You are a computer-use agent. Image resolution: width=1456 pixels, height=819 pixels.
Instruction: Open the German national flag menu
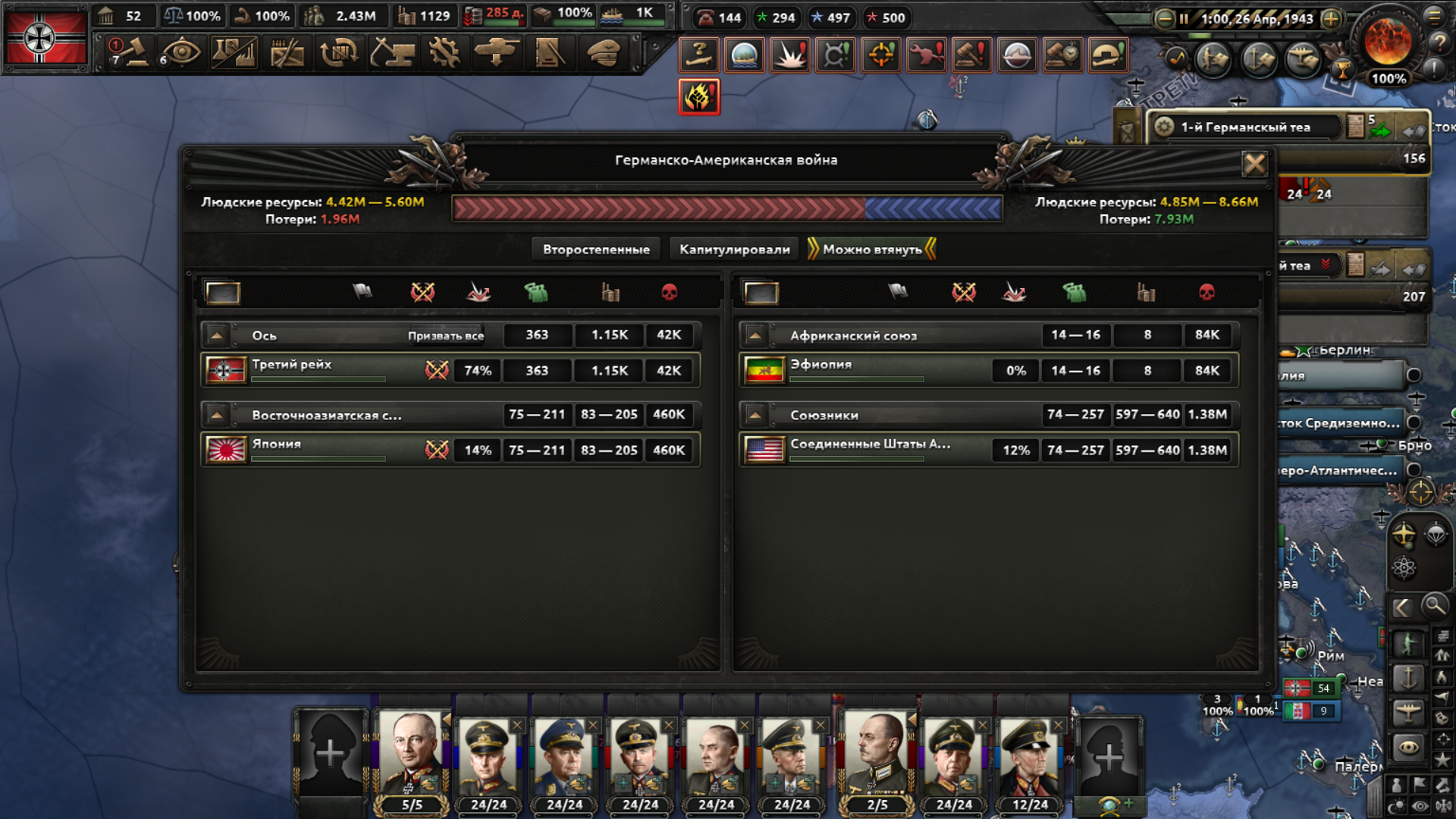[x=45, y=38]
